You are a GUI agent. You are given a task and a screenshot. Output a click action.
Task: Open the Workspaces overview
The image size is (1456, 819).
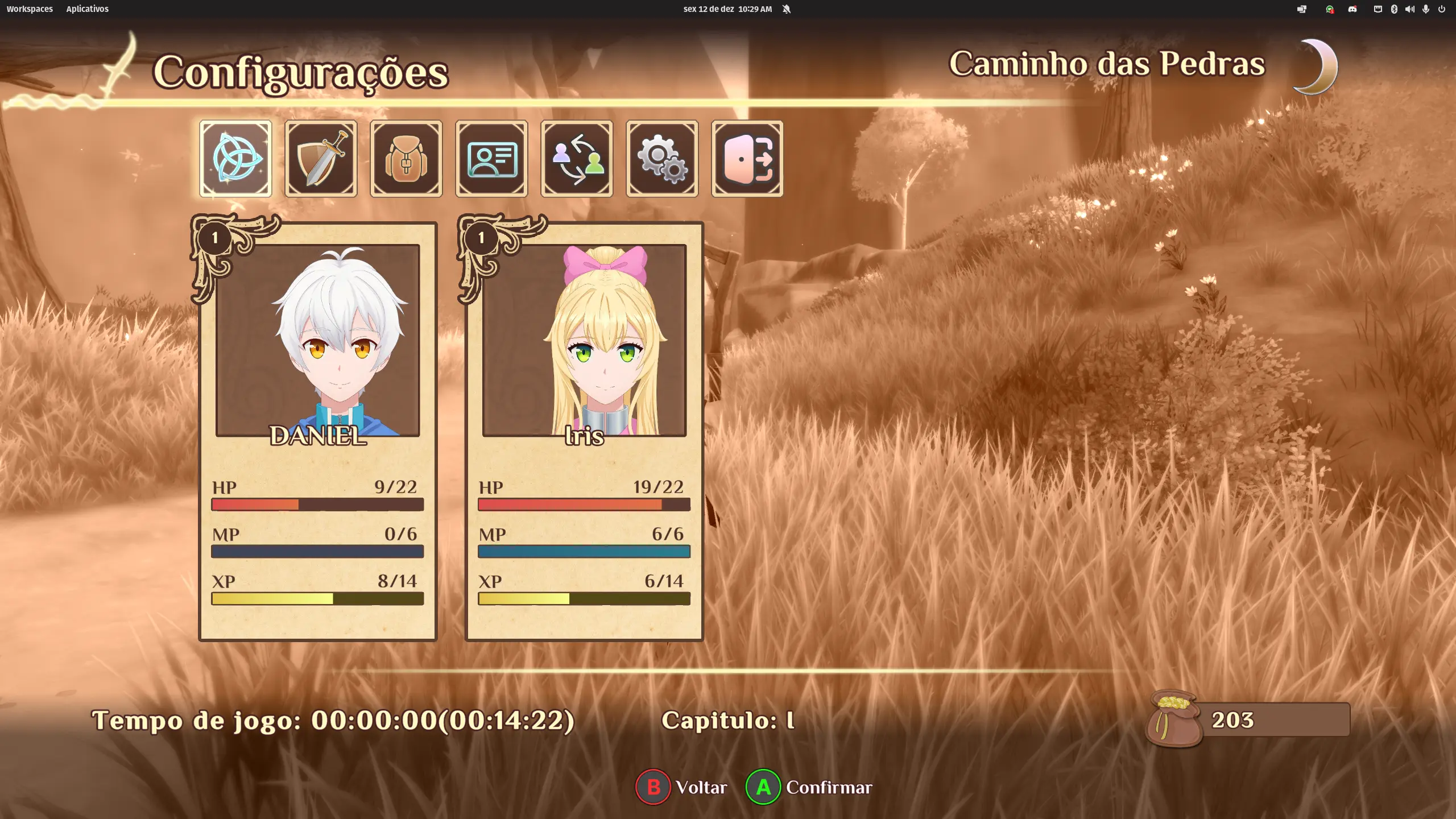(x=30, y=9)
